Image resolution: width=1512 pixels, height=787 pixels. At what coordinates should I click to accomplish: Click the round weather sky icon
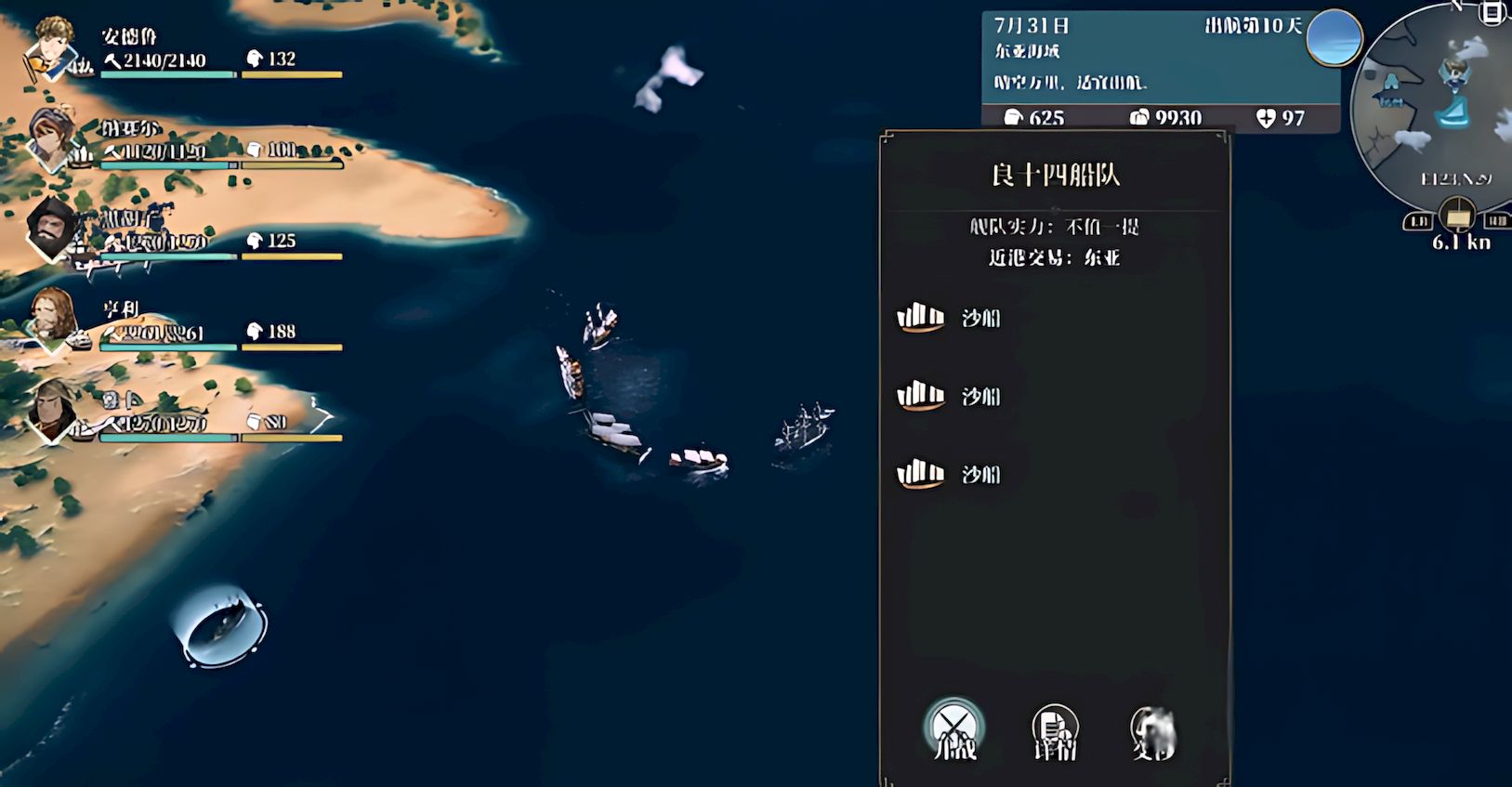(1334, 37)
